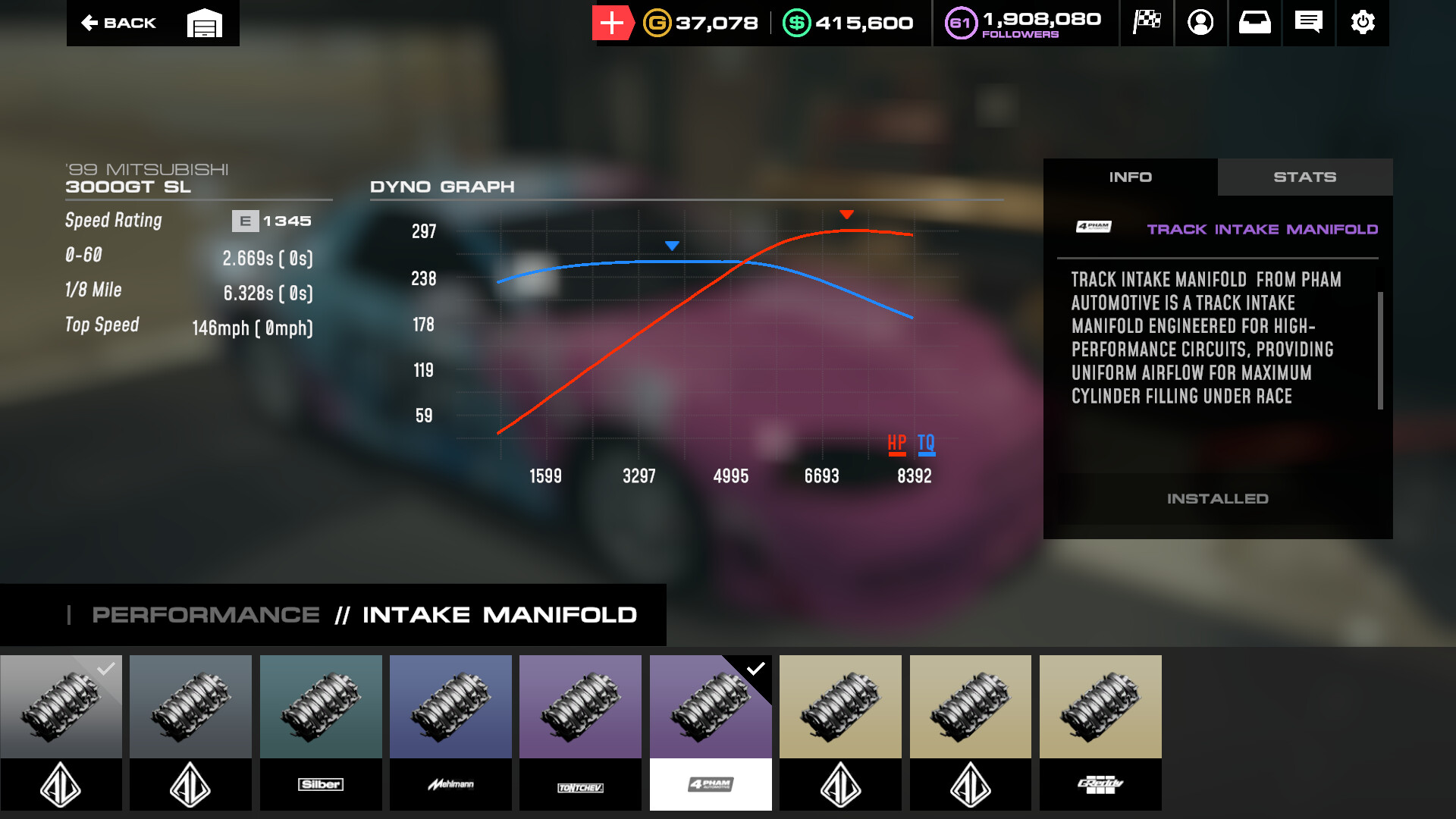Click the gold coins currency icon

656,23
